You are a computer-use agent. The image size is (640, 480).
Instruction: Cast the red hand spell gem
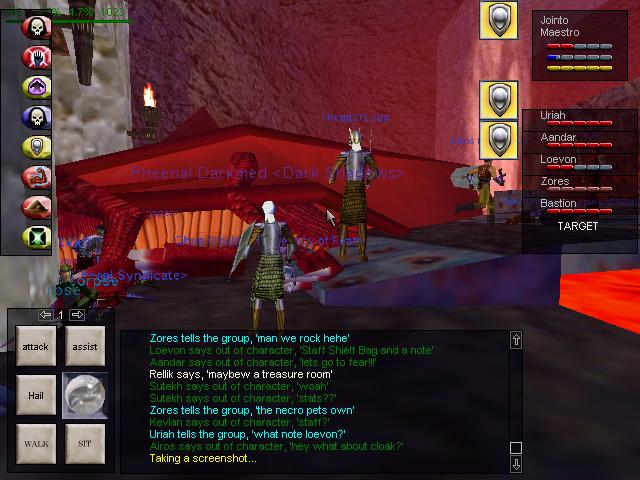(37, 57)
